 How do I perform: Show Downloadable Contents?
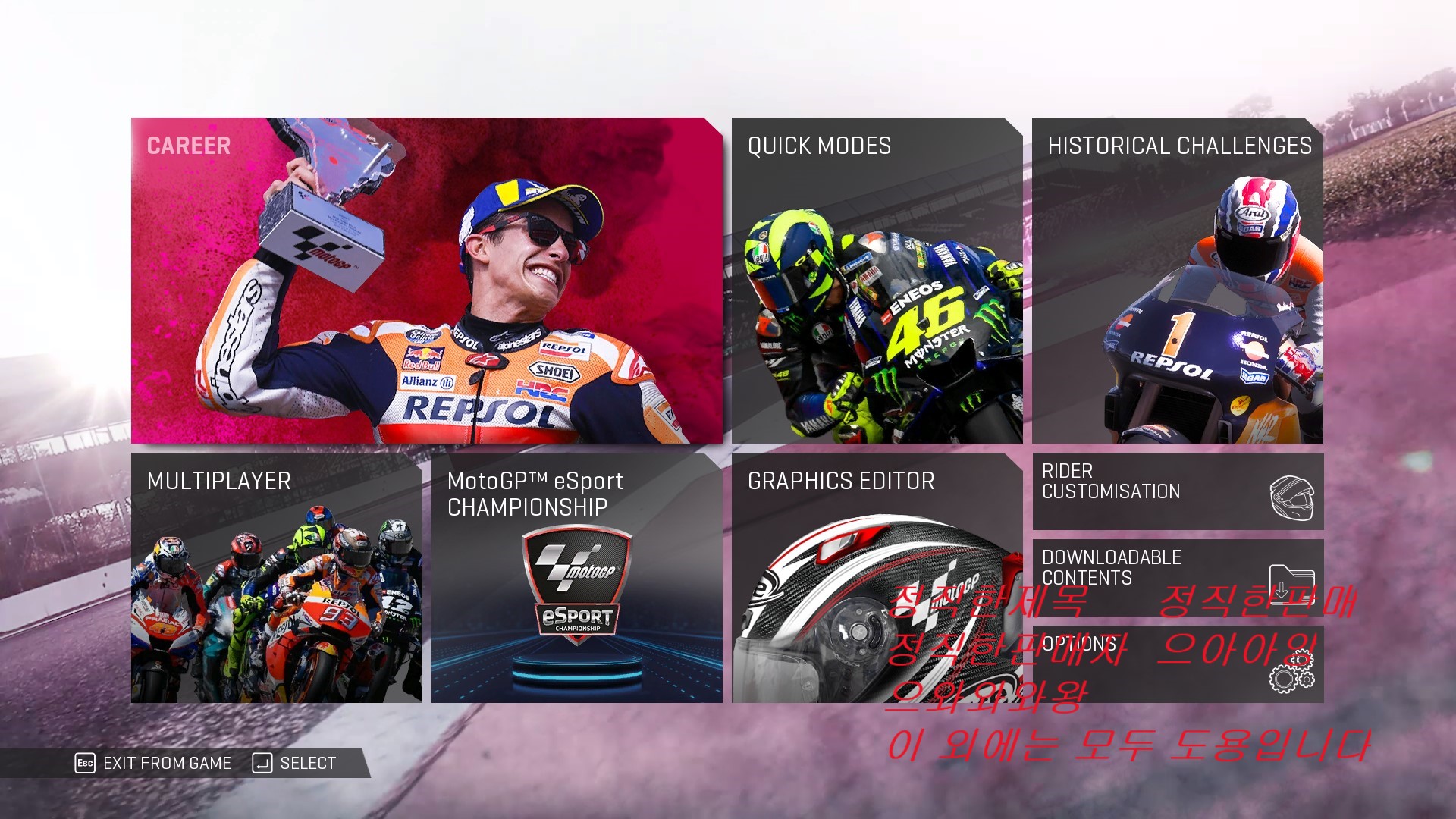coord(1177,569)
